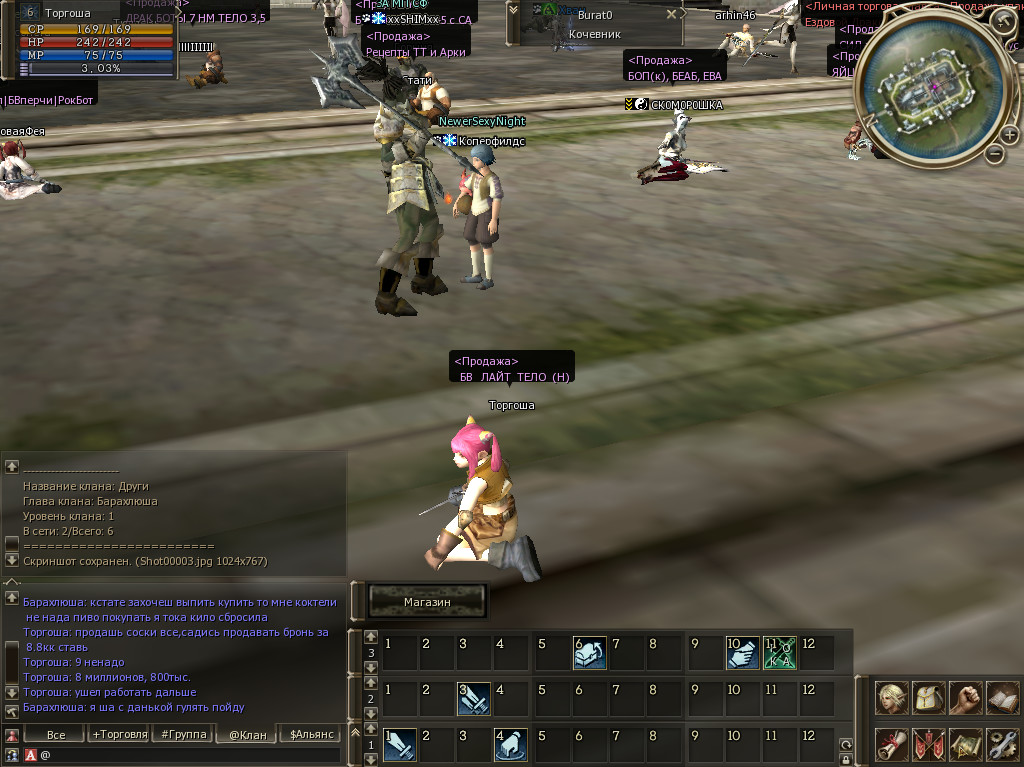Open the Магазин shop button
Image resolution: width=1024 pixels, height=767 pixels.
[427, 602]
